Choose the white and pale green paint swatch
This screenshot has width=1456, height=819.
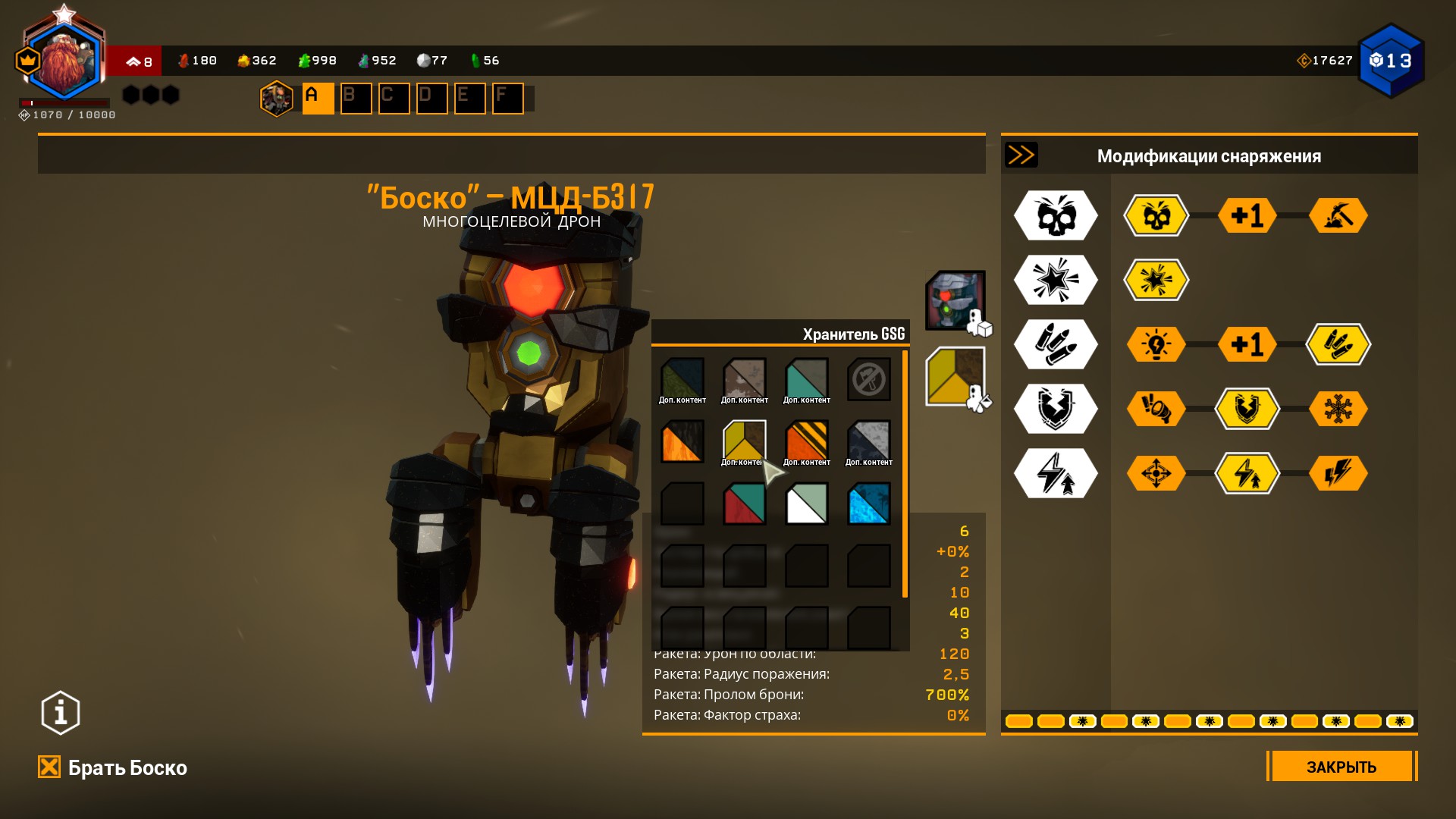coord(806,504)
